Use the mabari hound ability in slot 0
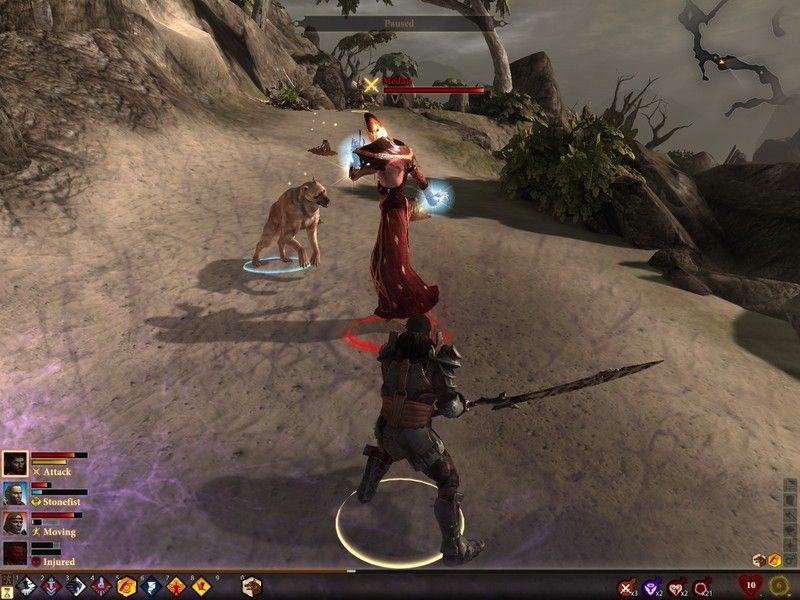The image size is (800, 600). [250, 586]
